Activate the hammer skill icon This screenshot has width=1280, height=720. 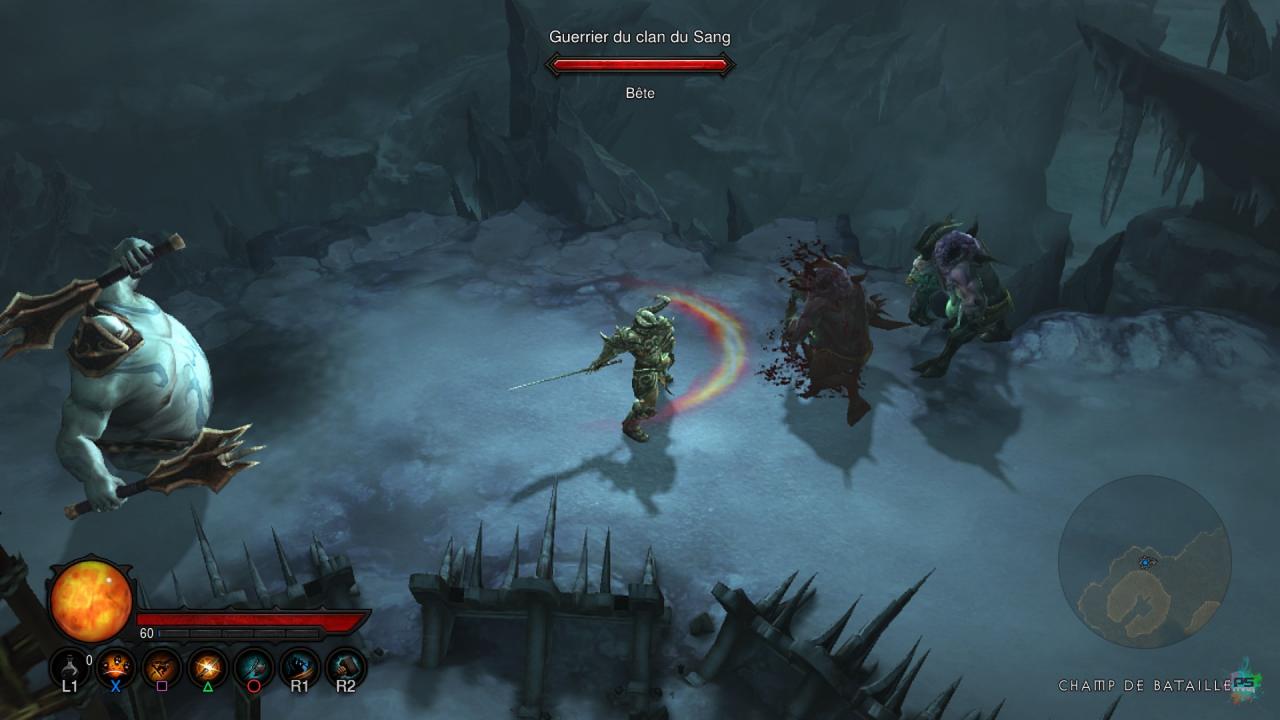(345, 666)
